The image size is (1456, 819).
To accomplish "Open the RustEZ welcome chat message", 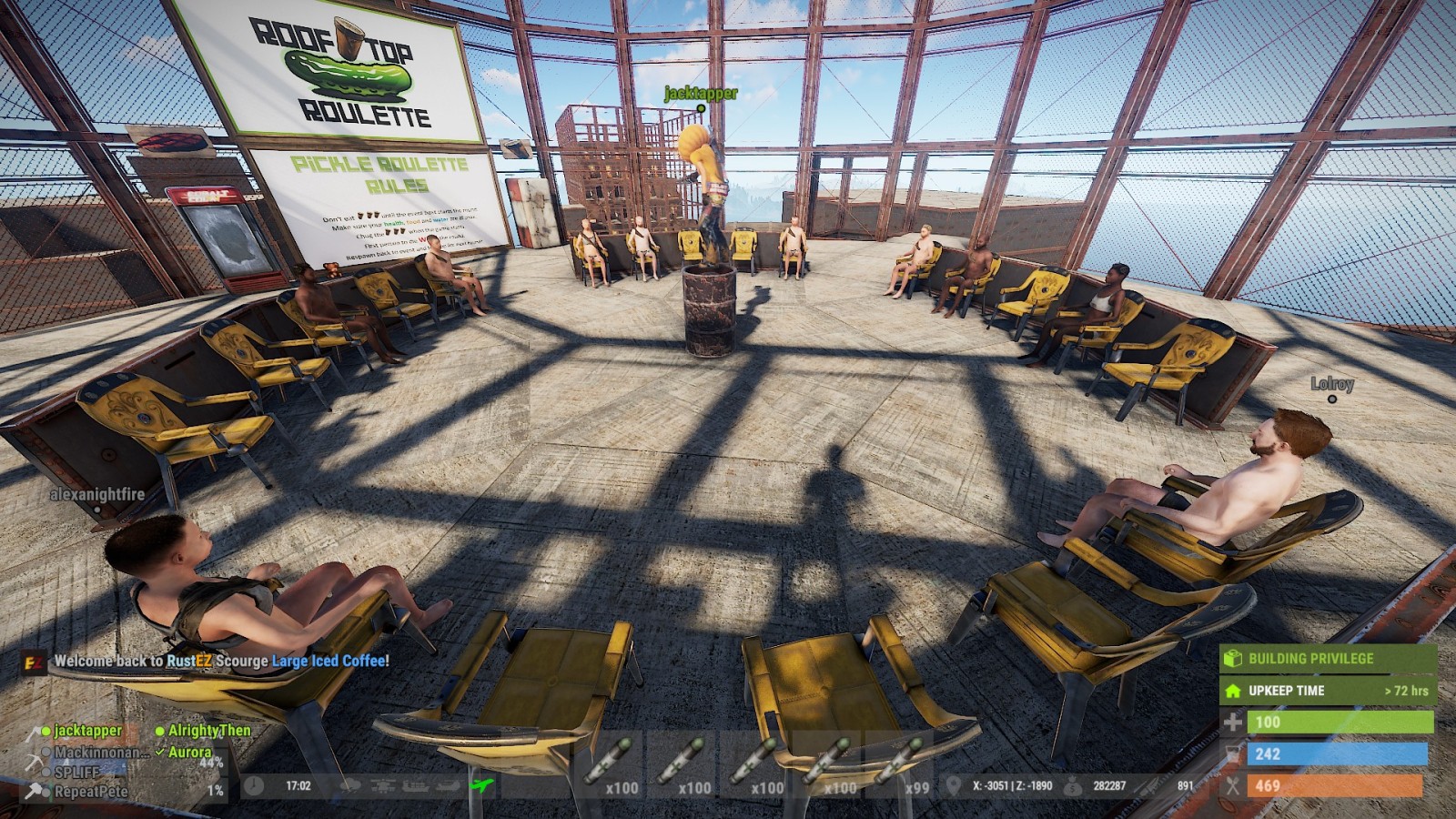I will pos(221,662).
